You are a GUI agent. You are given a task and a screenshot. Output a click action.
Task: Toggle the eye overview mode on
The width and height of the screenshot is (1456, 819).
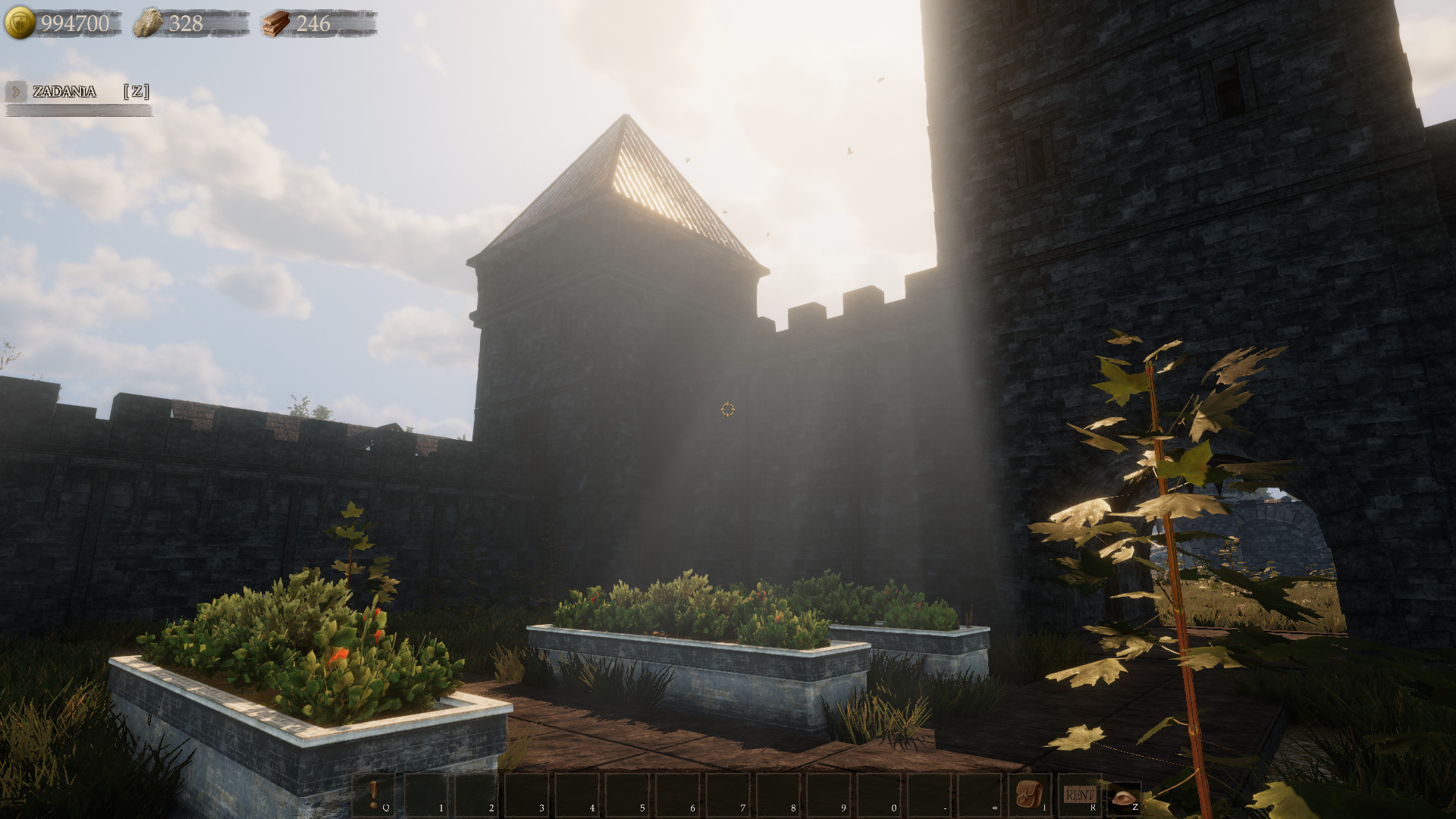(x=1122, y=796)
